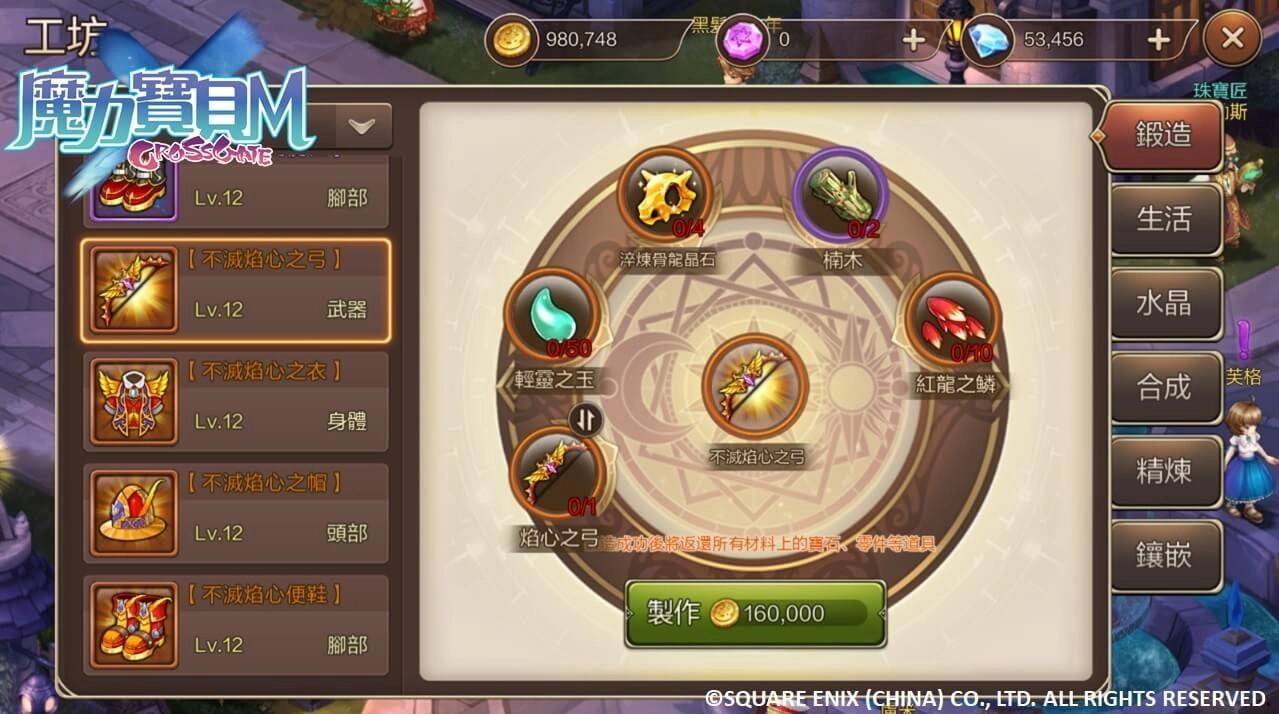Open the 精煉 tab
The height and width of the screenshot is (714, 1279).
1165,471
